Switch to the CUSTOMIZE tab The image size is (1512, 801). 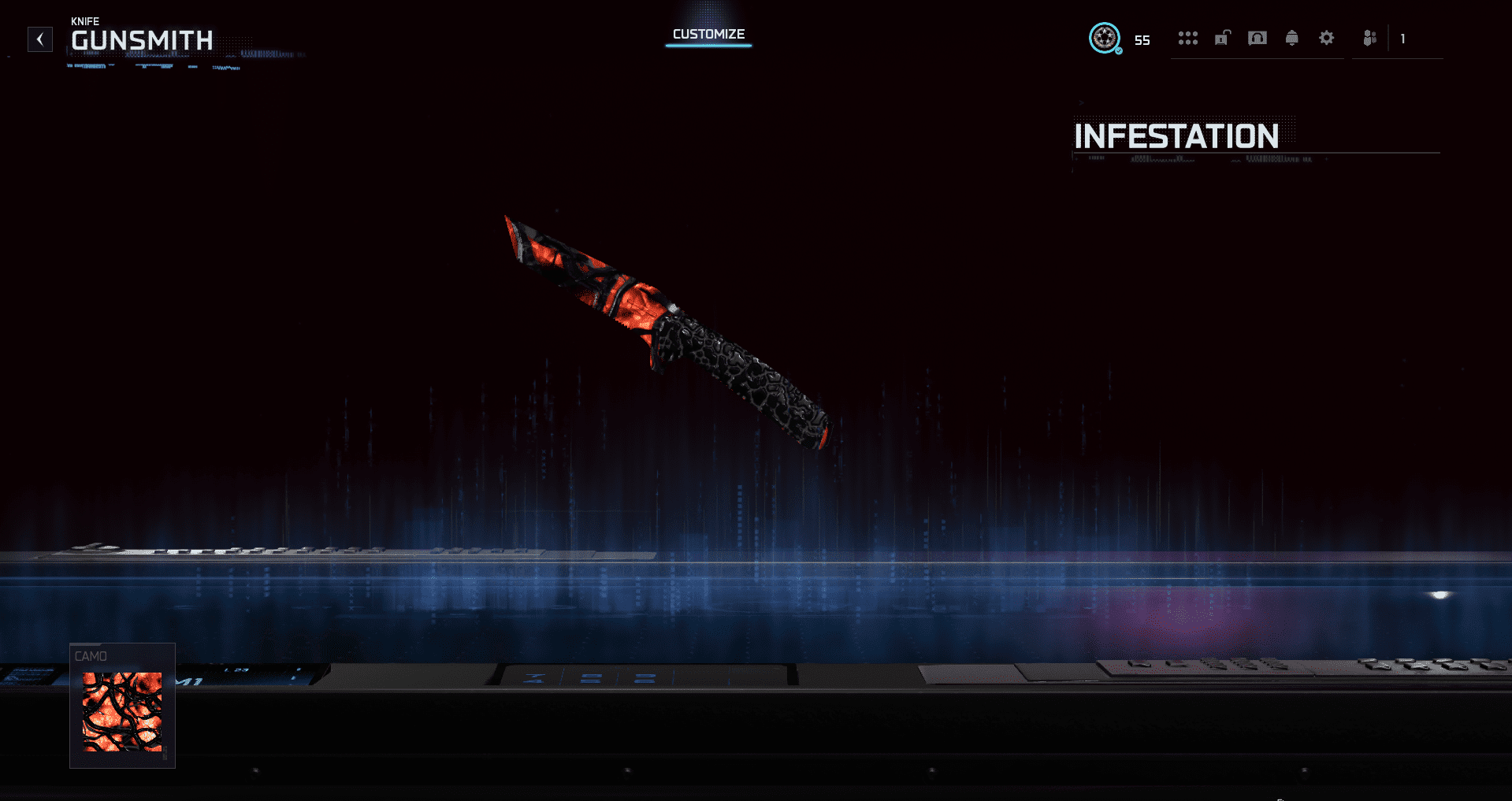pyautogui.click(x=708, y=35)
